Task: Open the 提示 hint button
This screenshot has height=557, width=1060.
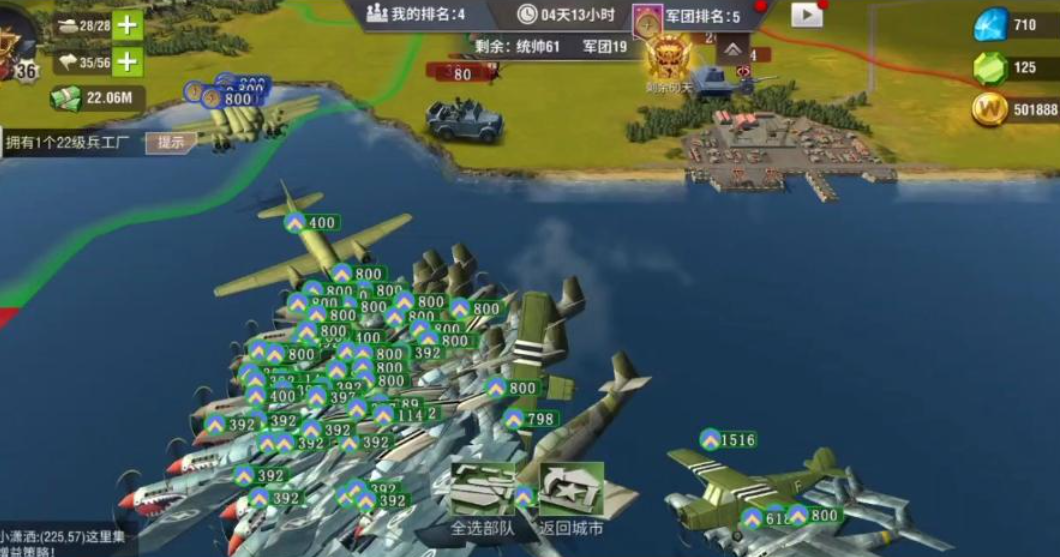Action: coord(171,142)
